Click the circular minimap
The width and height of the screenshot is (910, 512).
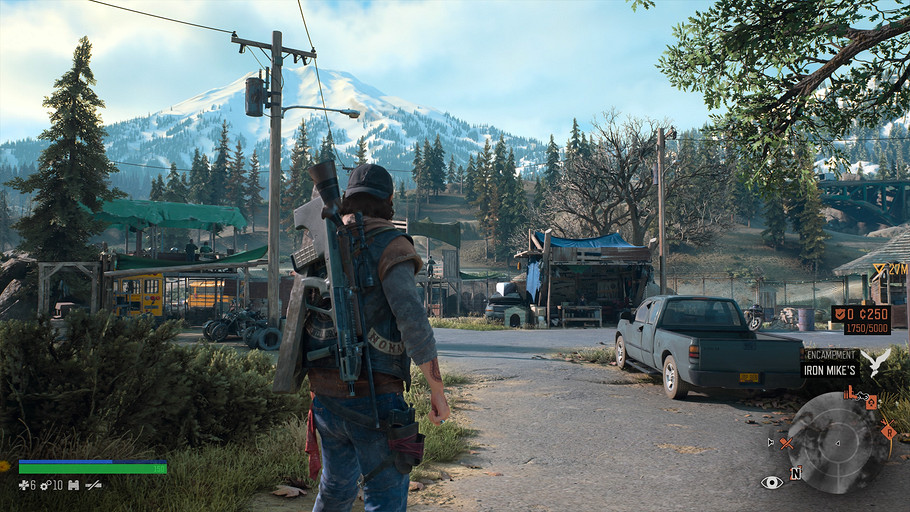pyautogui.click(x=836, y=442)
